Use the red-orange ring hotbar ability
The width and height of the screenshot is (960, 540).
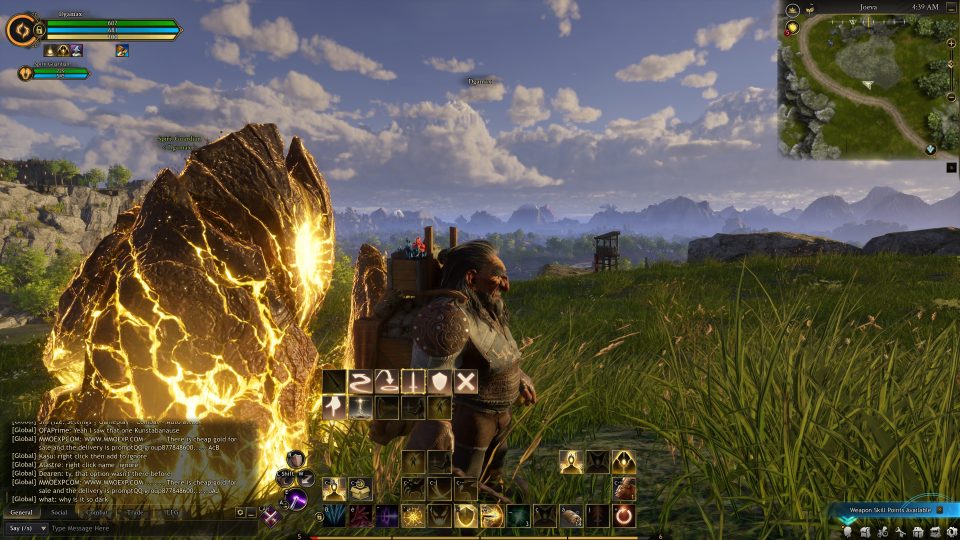(x=624, y=516)
